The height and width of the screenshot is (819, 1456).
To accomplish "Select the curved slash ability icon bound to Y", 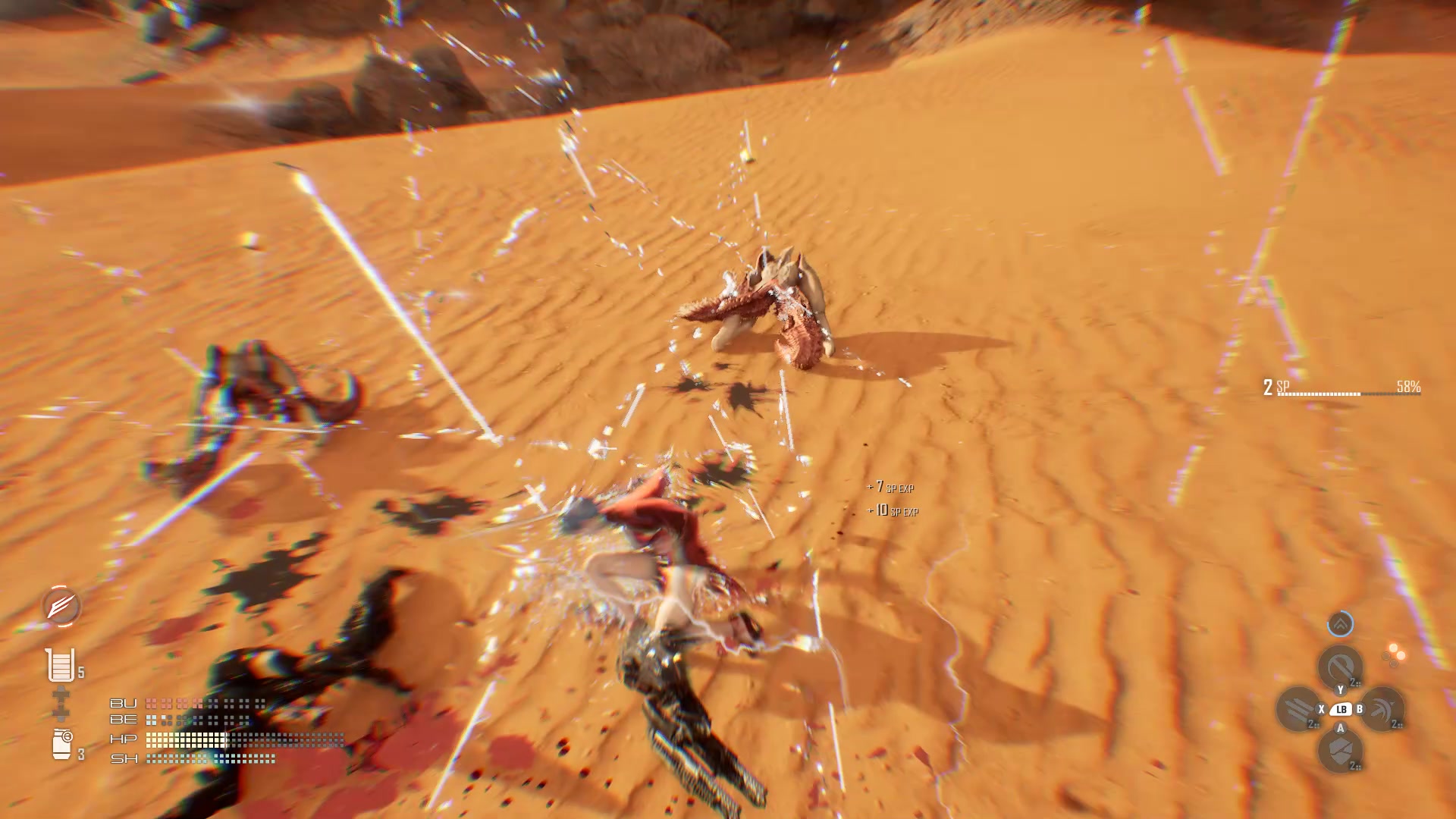I will coord(1340,665).
